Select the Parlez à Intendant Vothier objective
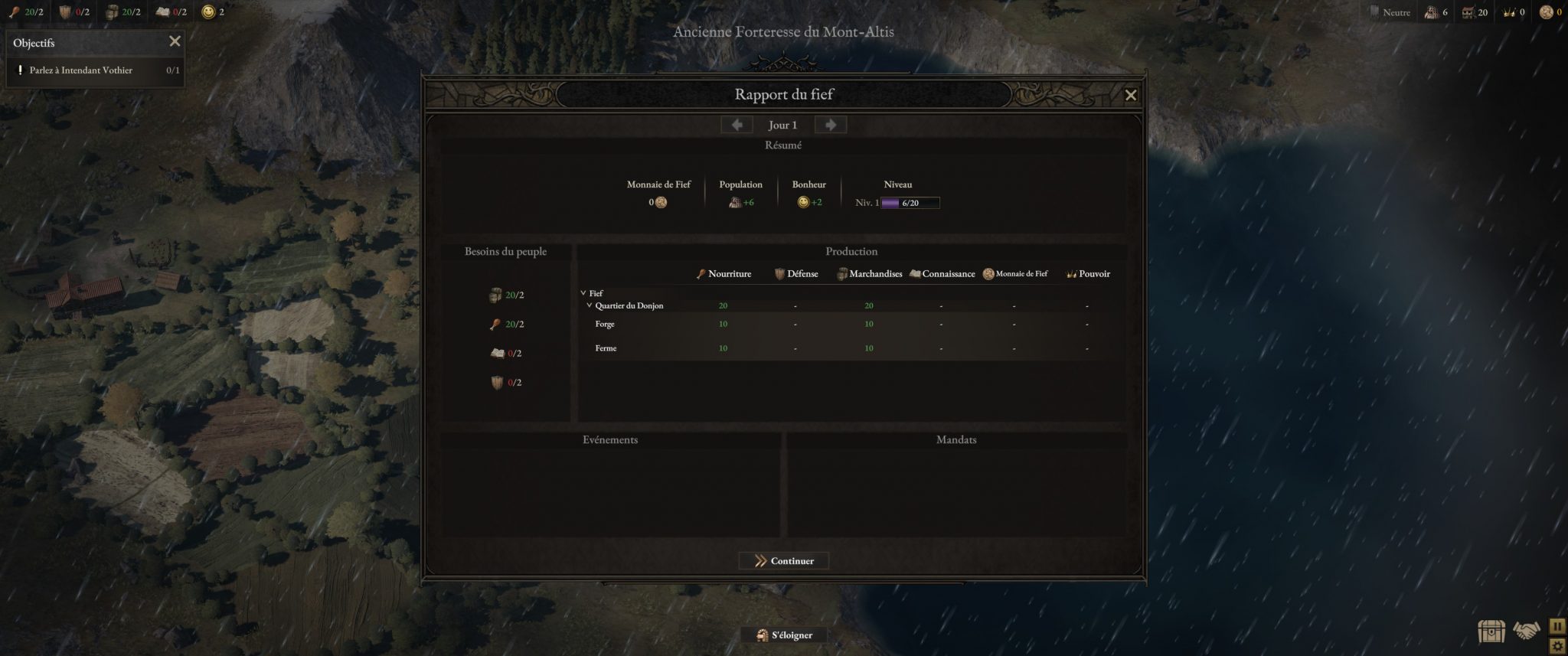This screenshot has width=1568, height=656. [x=81, y=70]
